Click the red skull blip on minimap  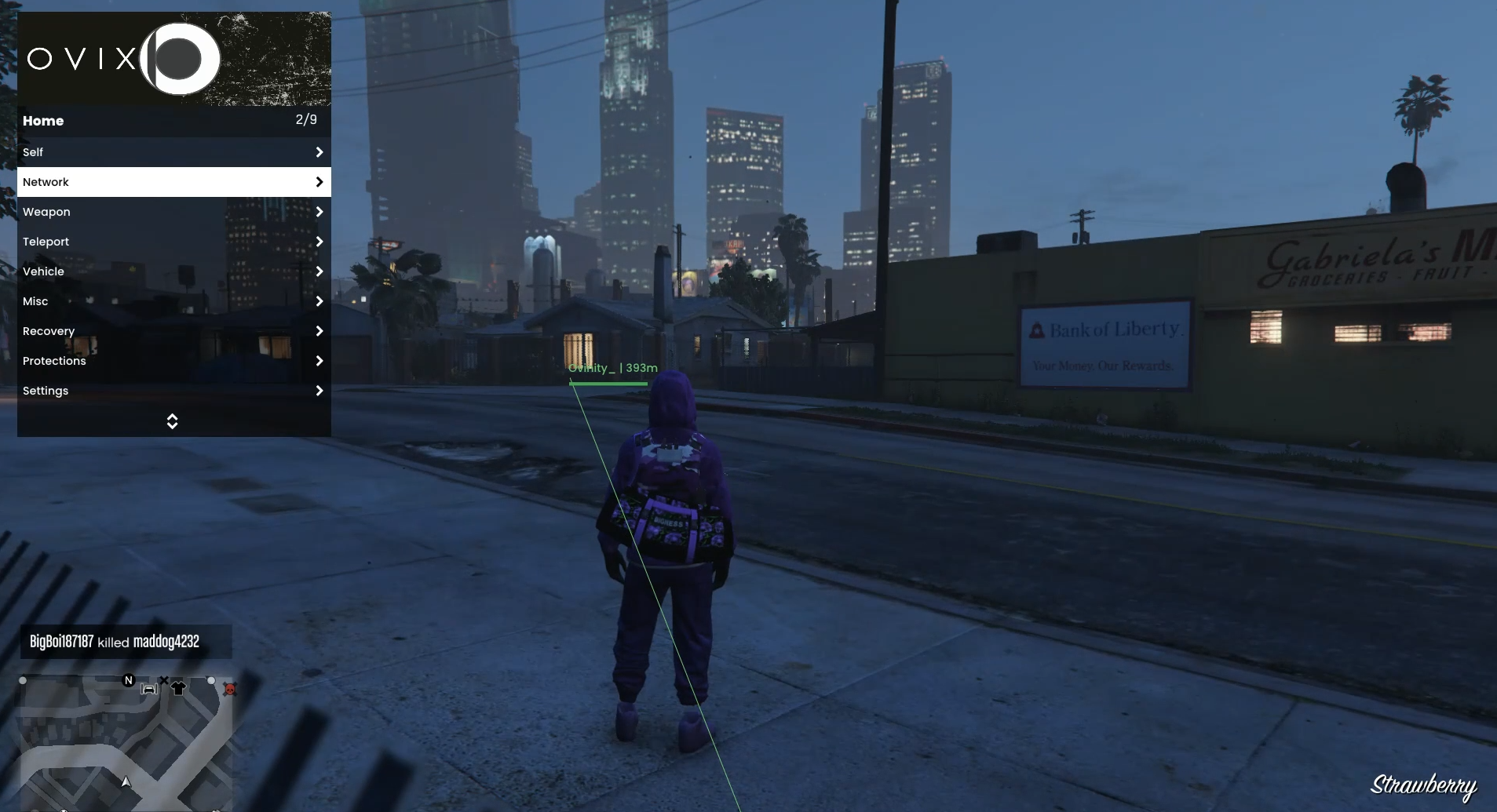click(230, 690)
